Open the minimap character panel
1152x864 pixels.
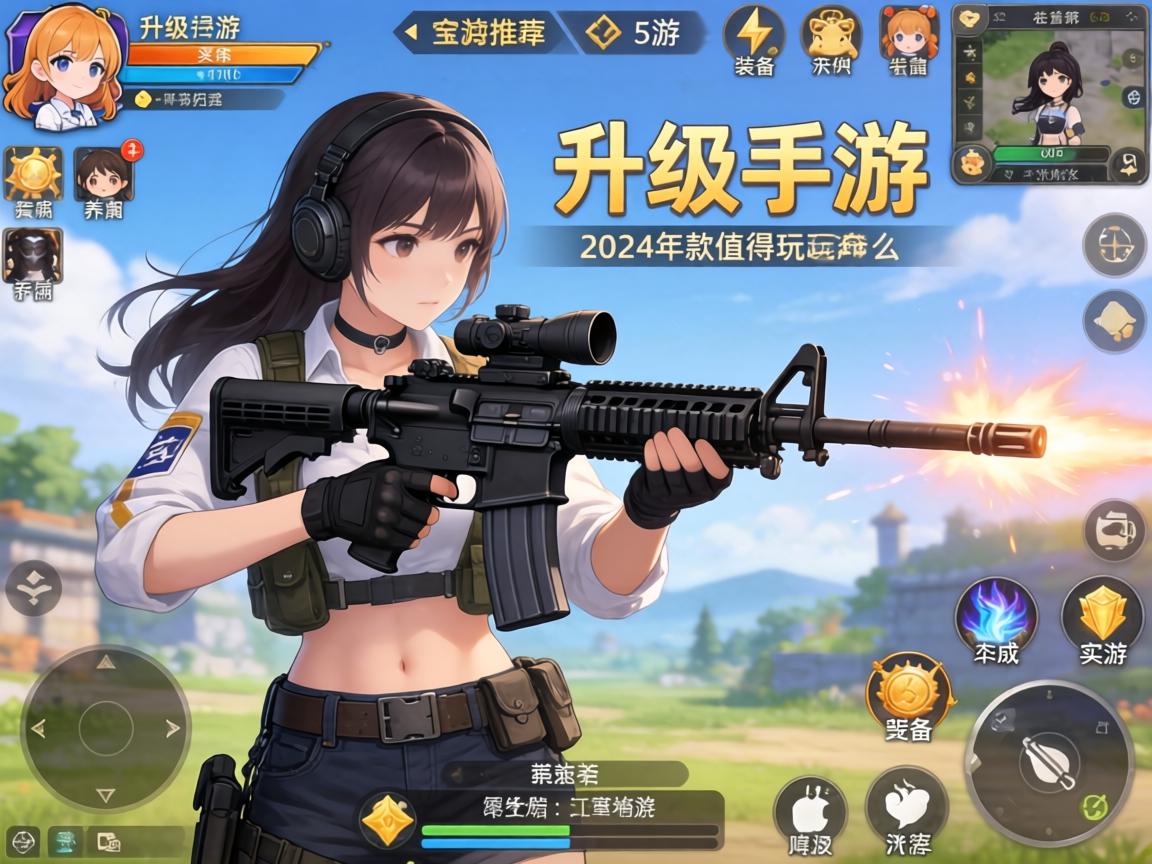1049,92
